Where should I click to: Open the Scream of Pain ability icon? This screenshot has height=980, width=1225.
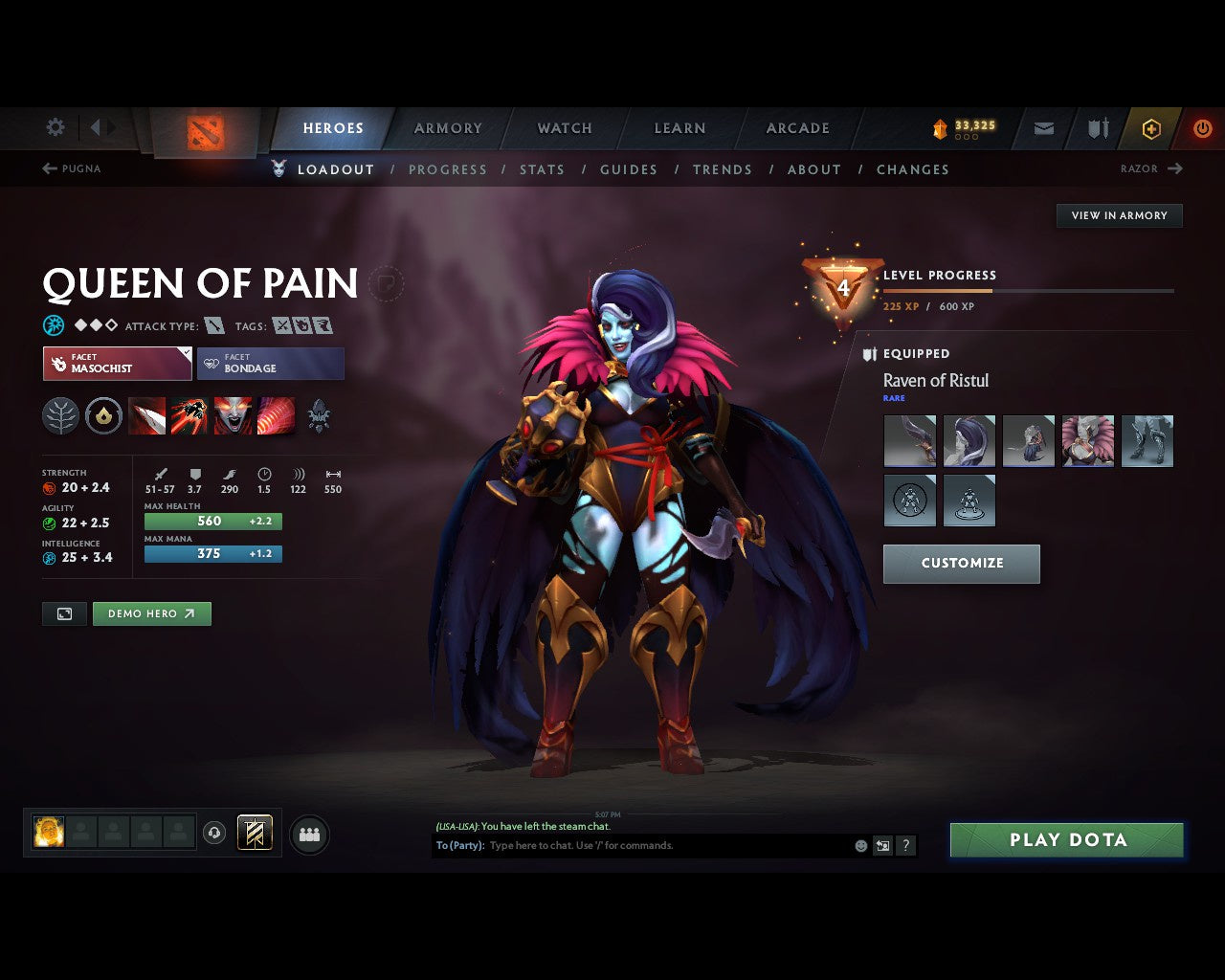point(234,415)
